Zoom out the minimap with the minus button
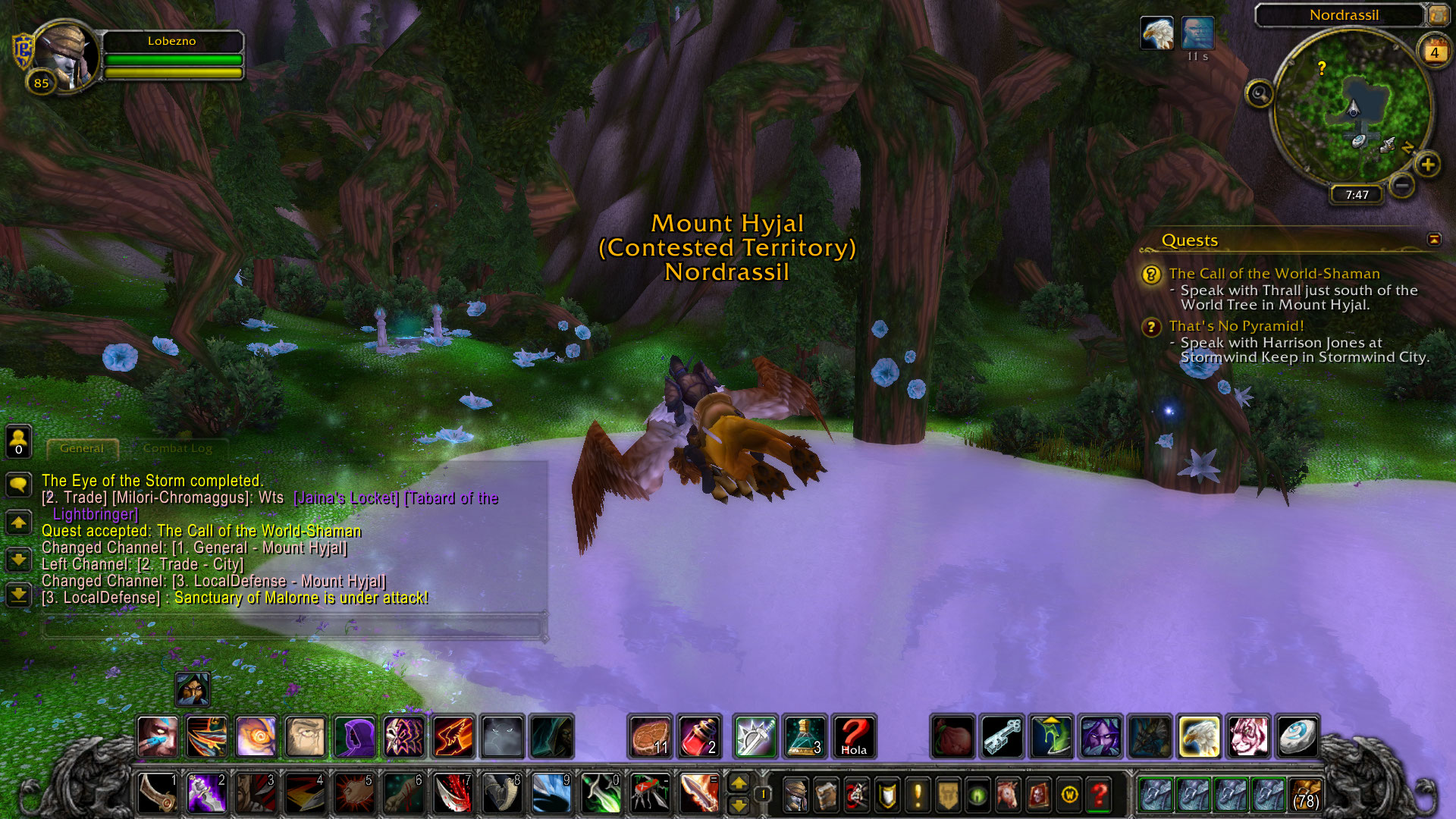Image resolution: width=1456 pixels, height=819 pixels. click(1402, 184)
